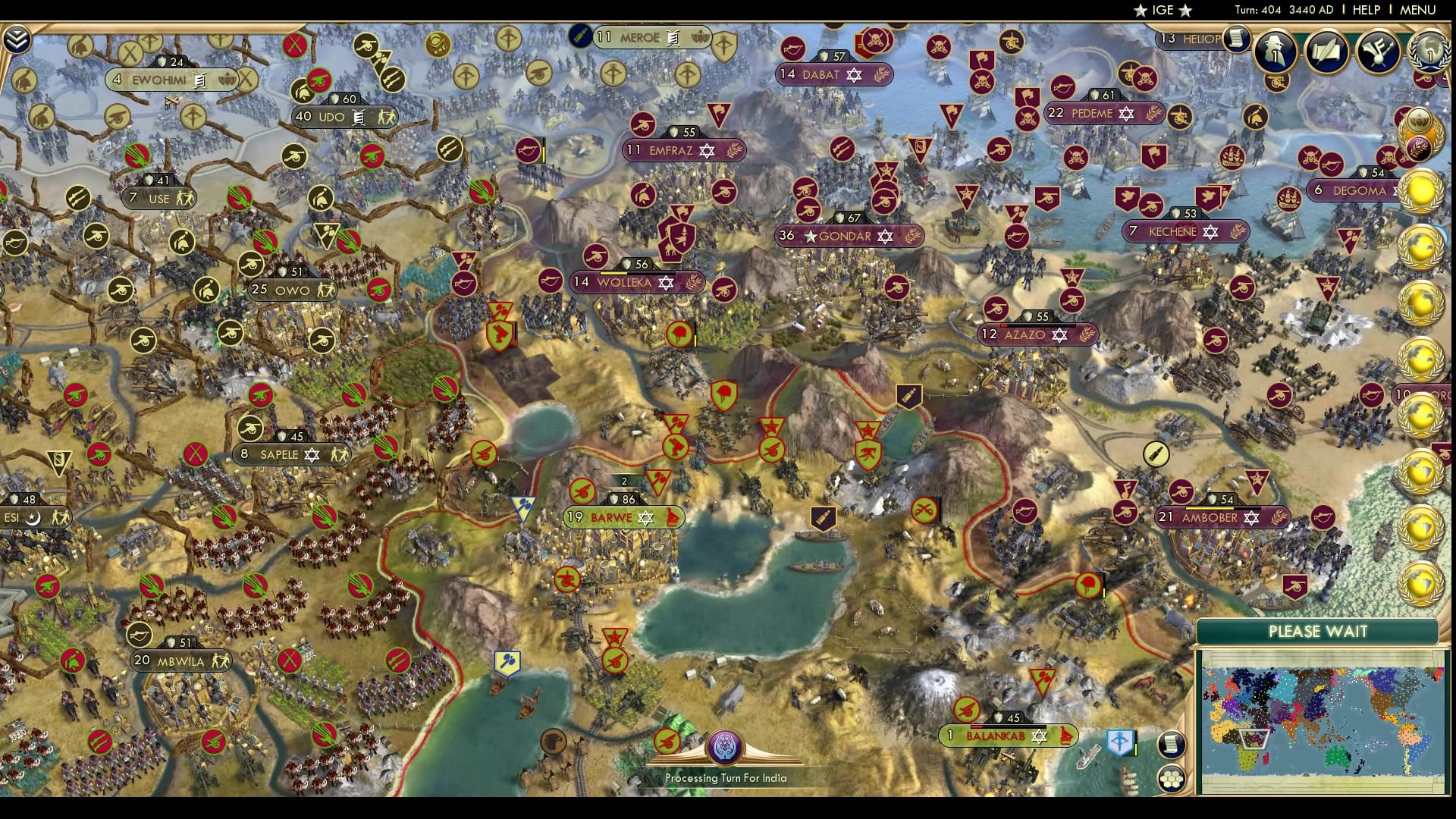Select the Barwe city banner
This screenshot has width=1456, height=819.
click(623, 516)
